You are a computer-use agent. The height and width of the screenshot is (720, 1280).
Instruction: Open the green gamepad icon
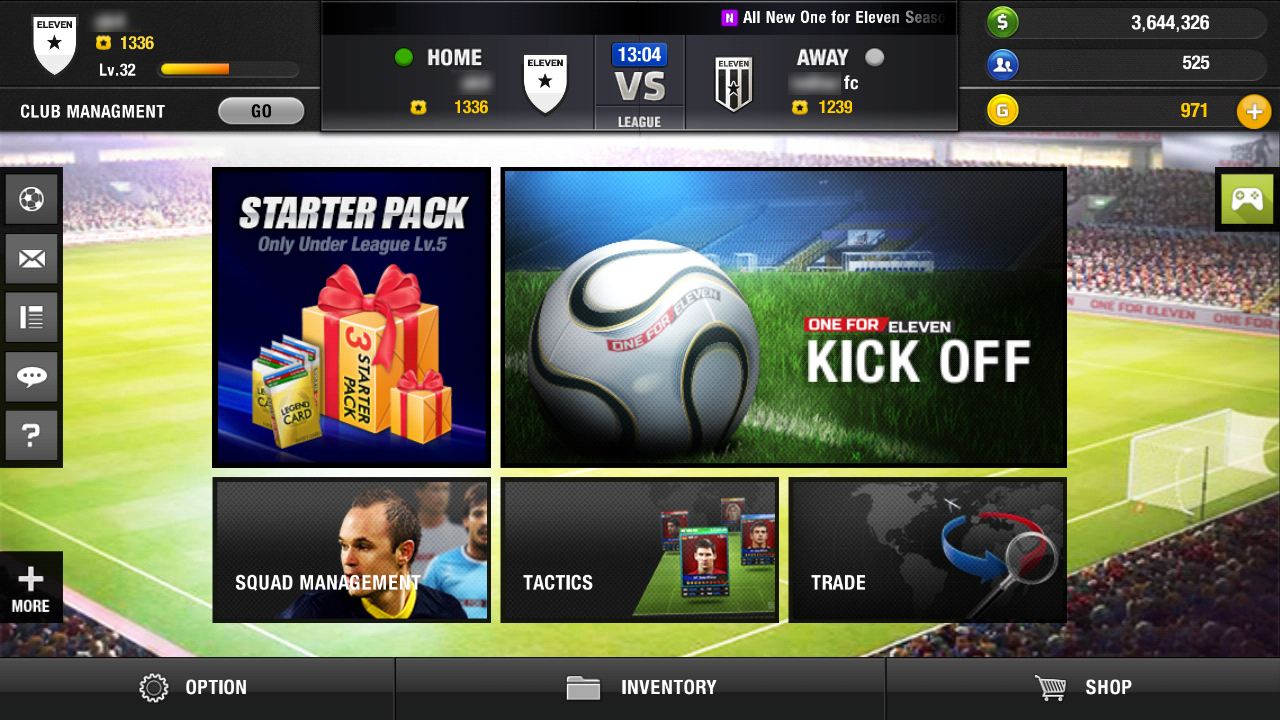tap(1247, 199)
